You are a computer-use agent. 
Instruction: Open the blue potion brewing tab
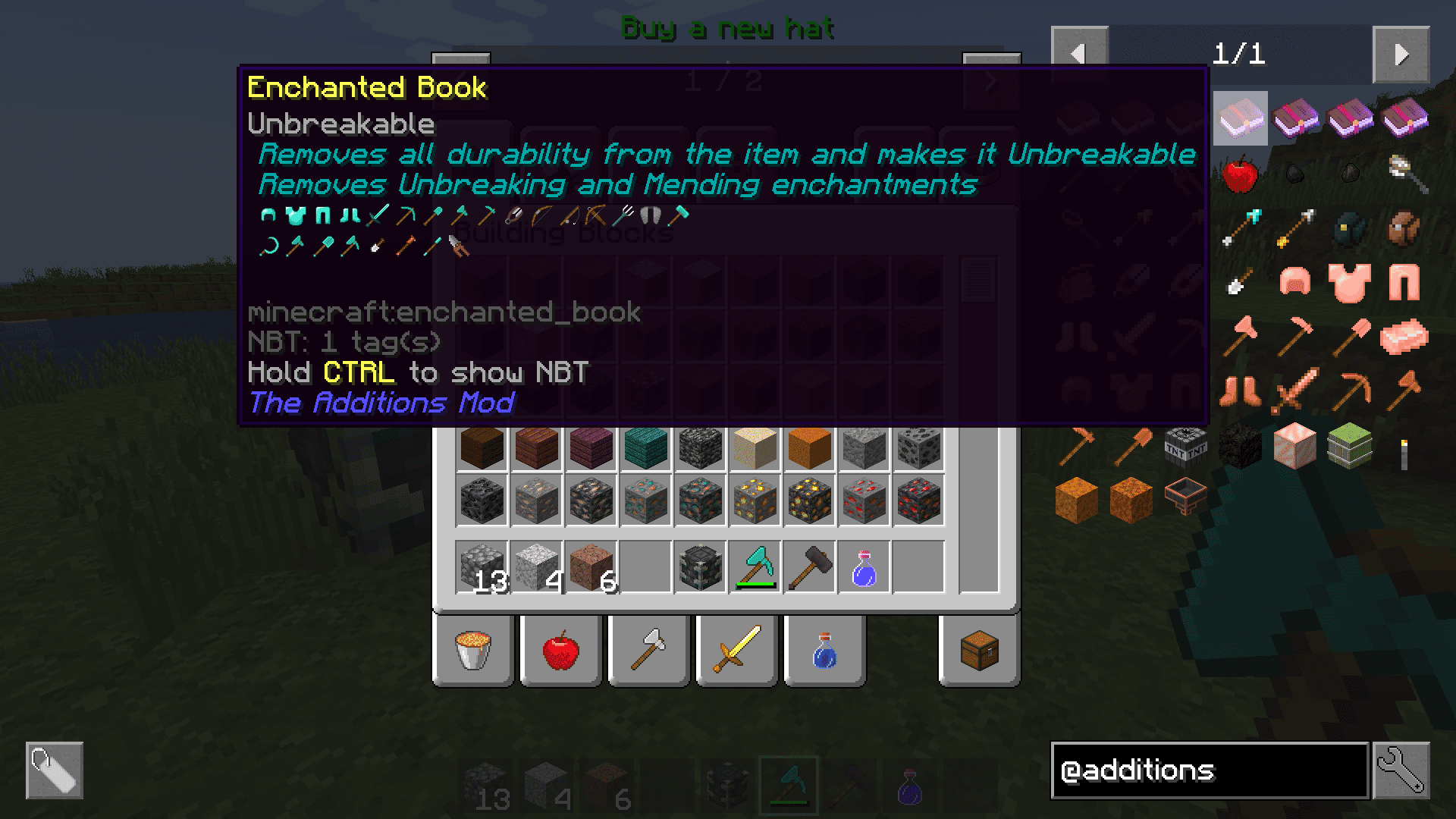click(x=825, y=651)
